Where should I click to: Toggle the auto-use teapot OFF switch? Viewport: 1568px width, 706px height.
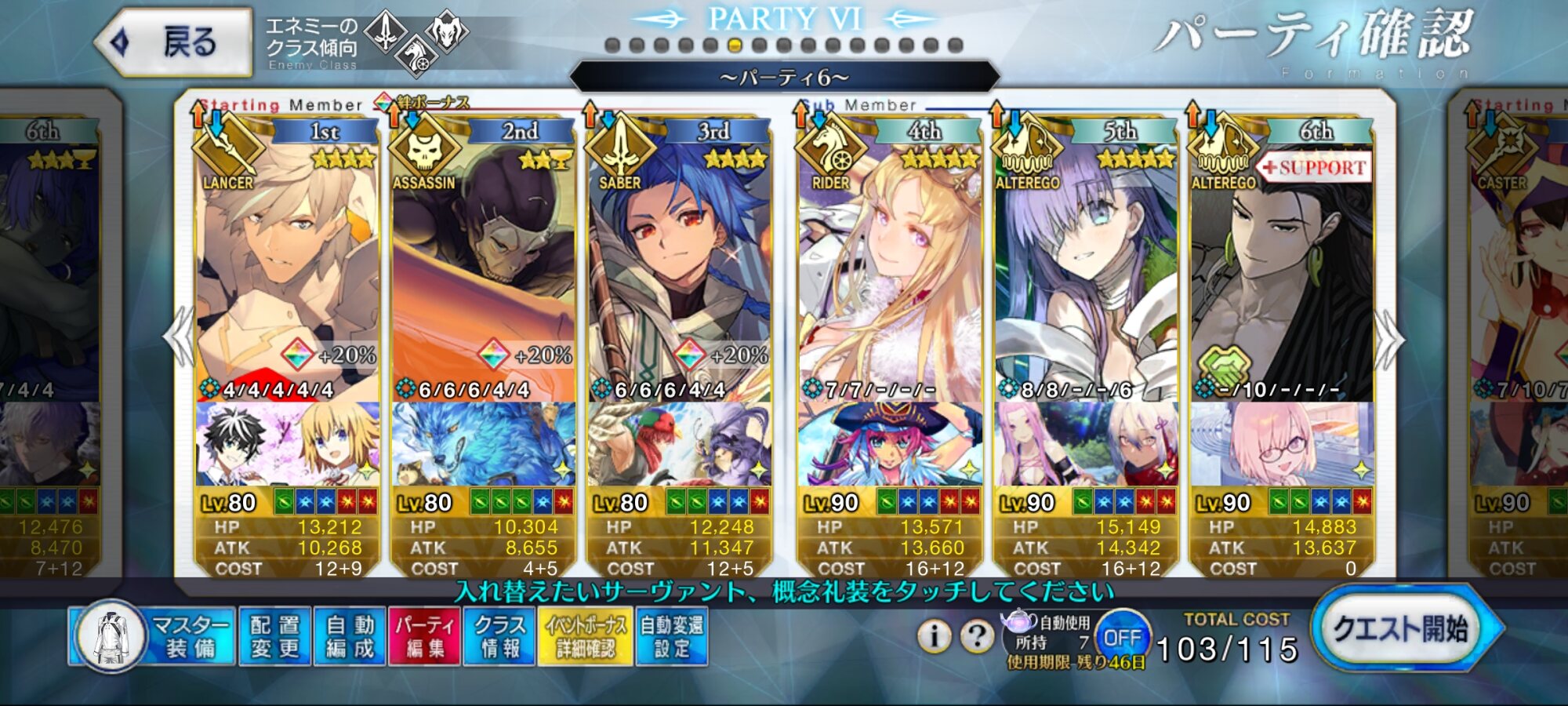coord(1122,638)
